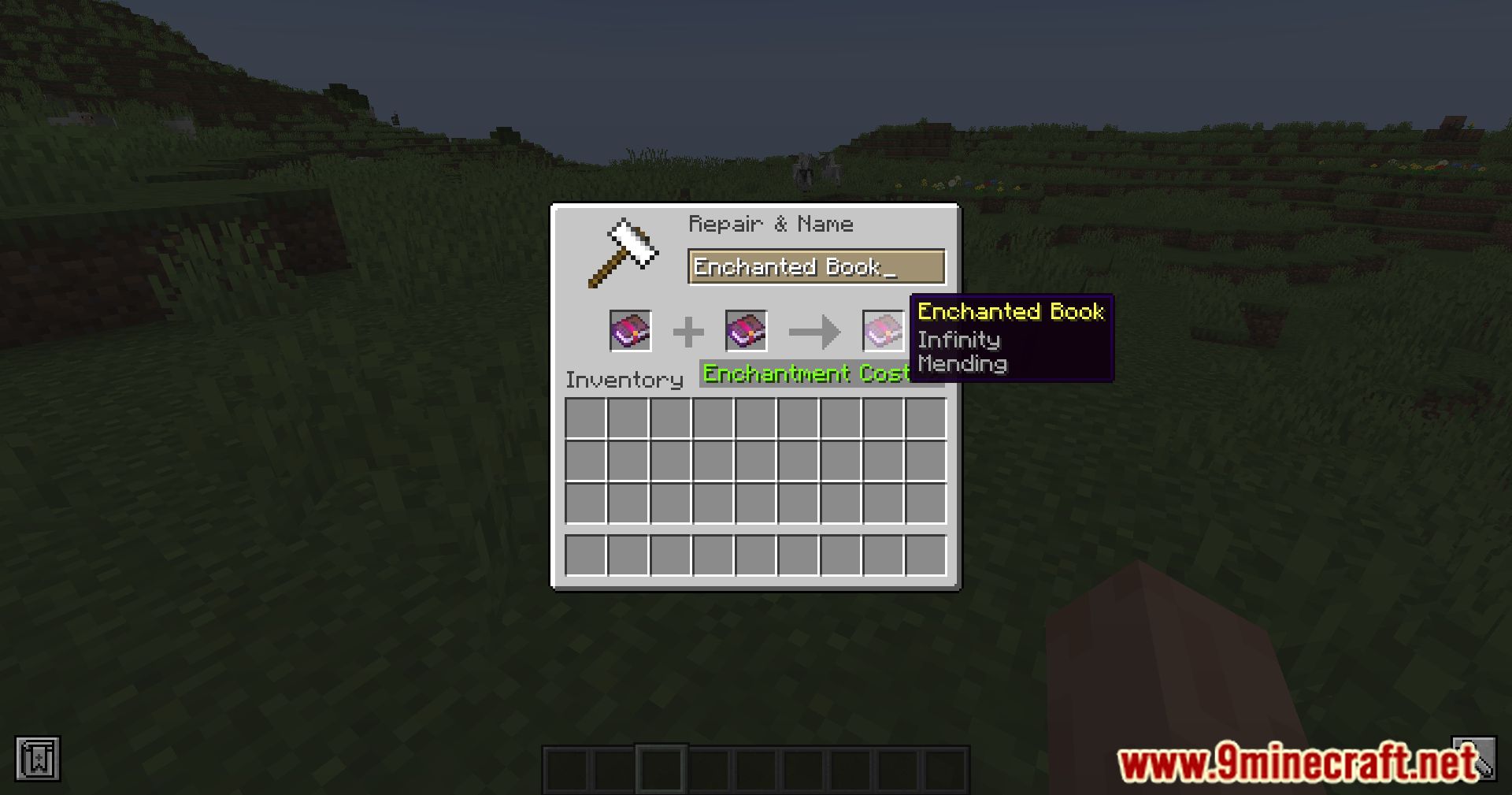The image size is (1512, 795).
Task: Click the arrow pointing to the result slot
Action: [815, 330]
